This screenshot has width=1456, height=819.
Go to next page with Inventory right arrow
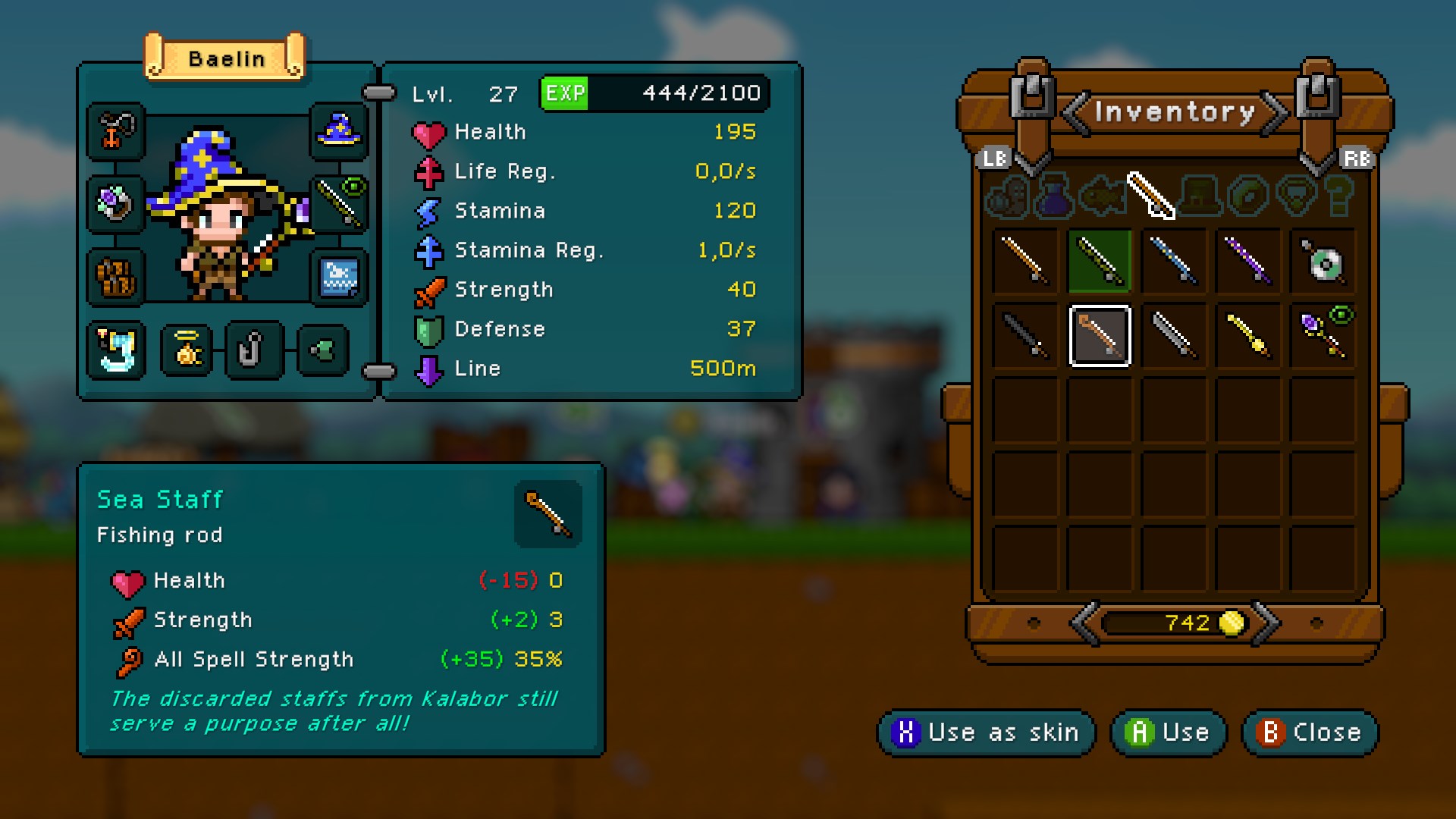pyautogui.click(x=1274, y=114)
